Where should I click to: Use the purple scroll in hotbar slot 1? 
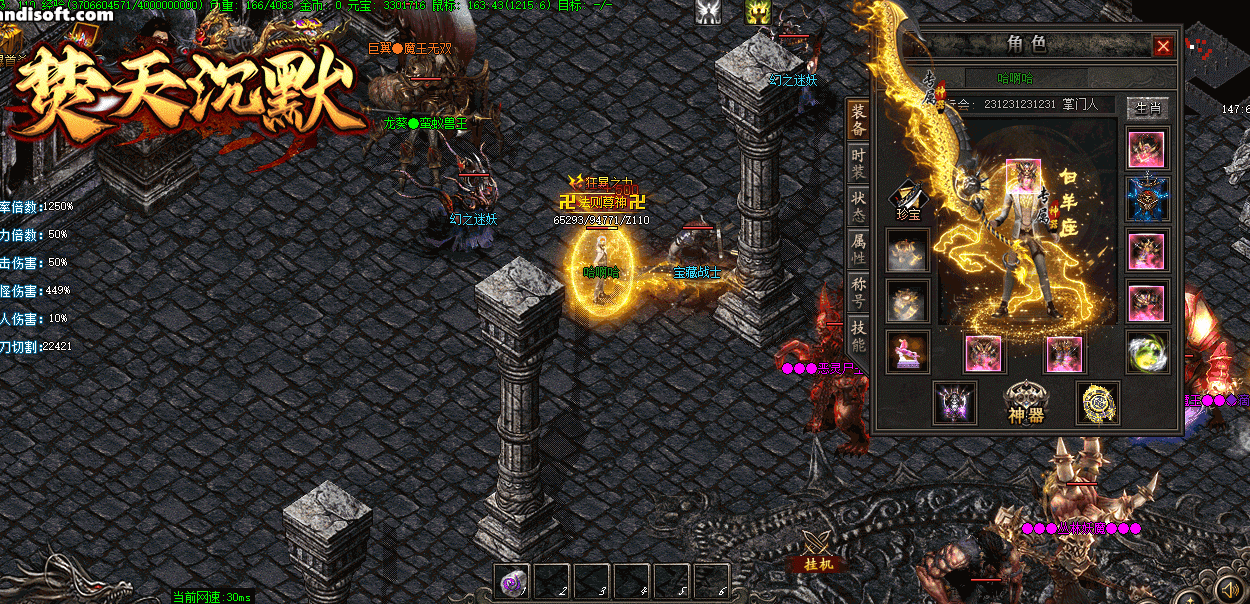[x=513, y=581]
